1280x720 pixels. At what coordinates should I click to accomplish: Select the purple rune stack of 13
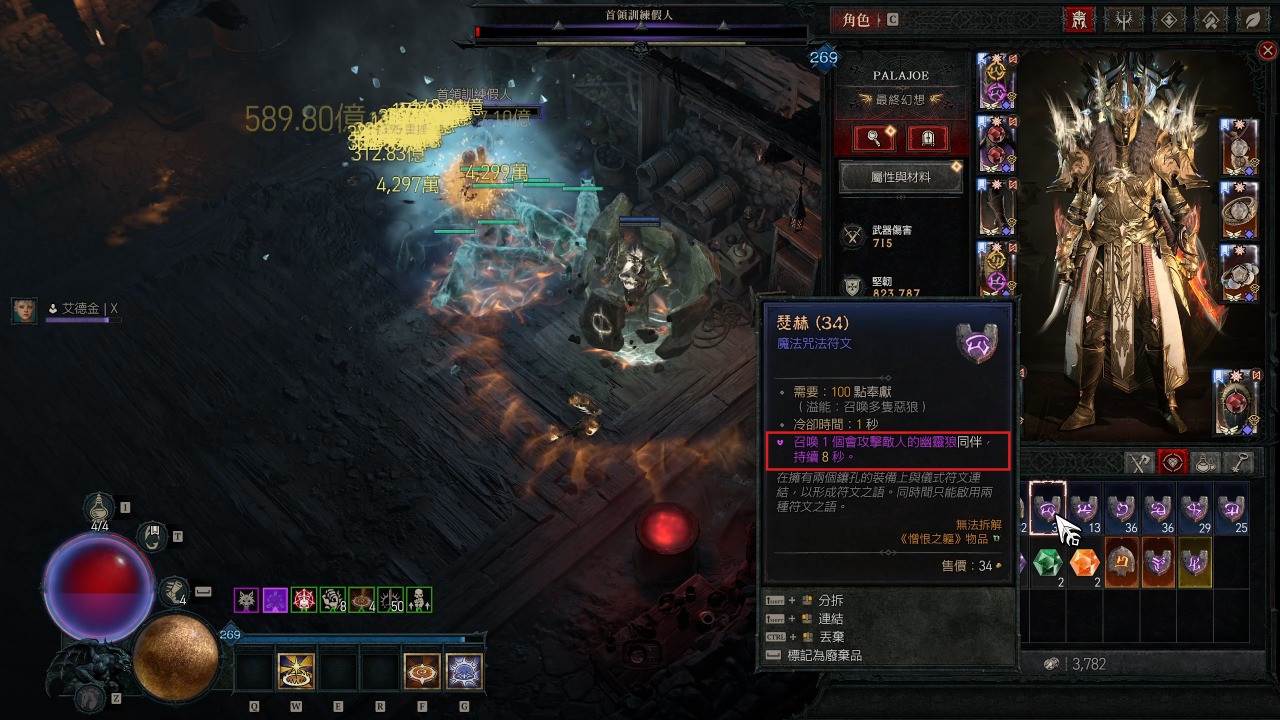click(1084, 508)
